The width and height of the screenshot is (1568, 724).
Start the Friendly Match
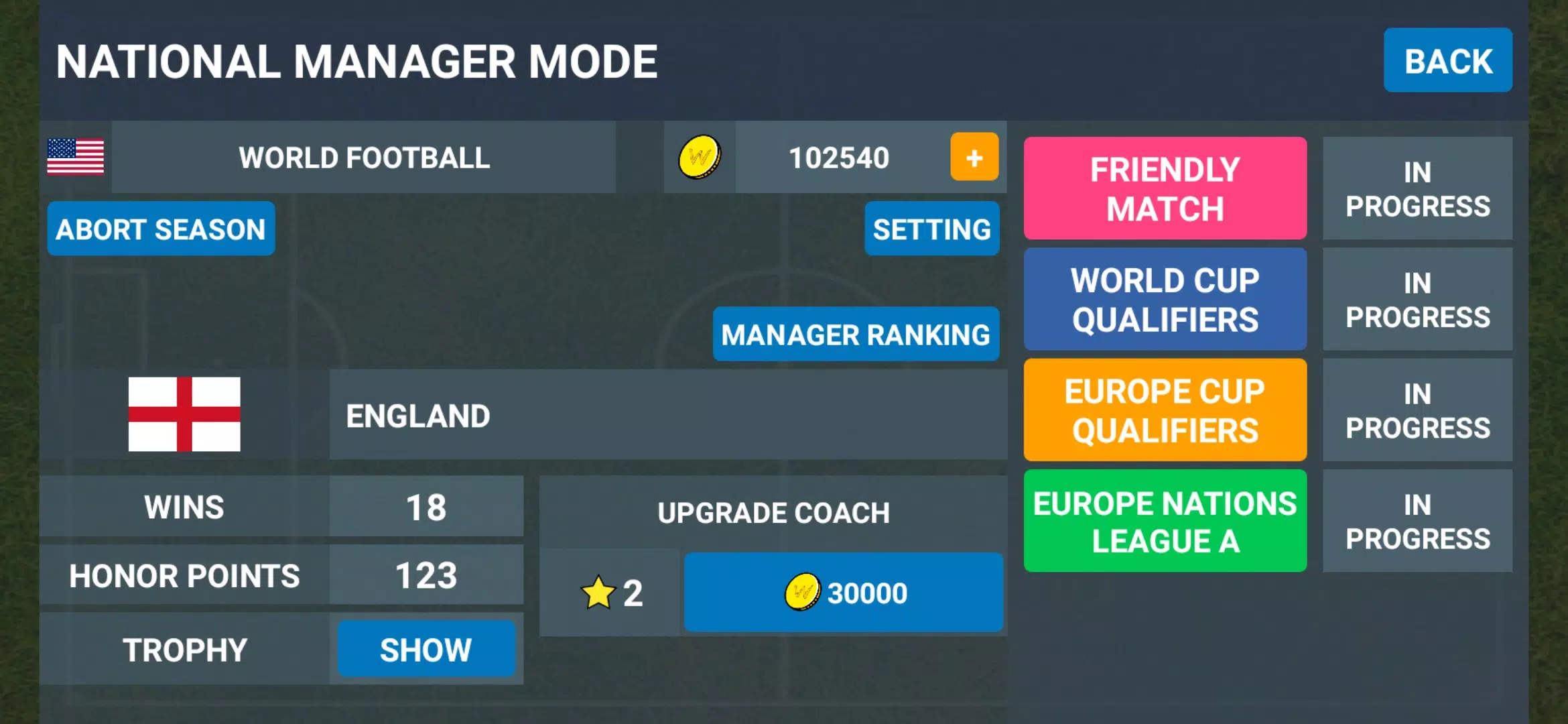pos(1165,188)
